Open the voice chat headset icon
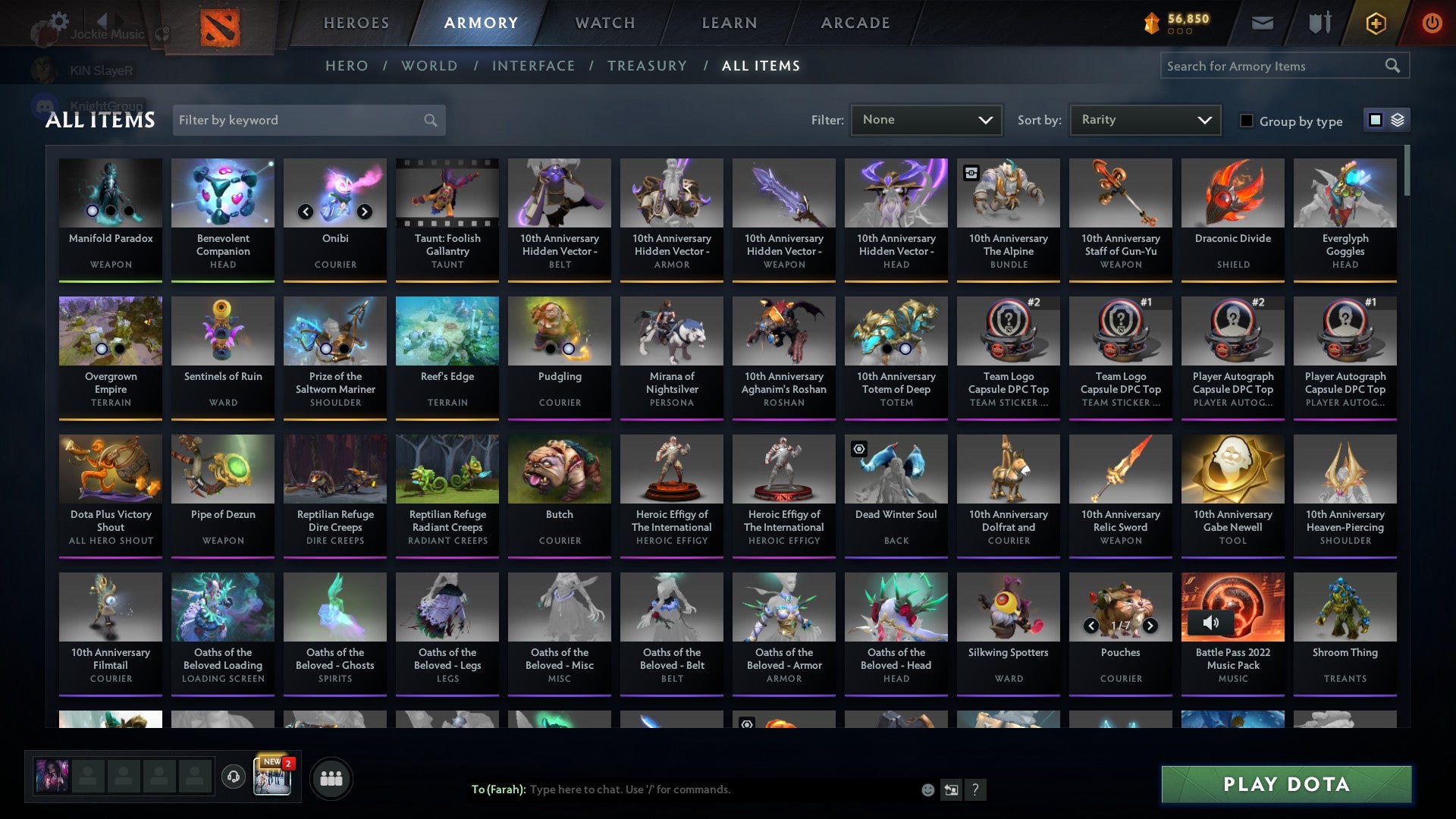 coord(234,777)
